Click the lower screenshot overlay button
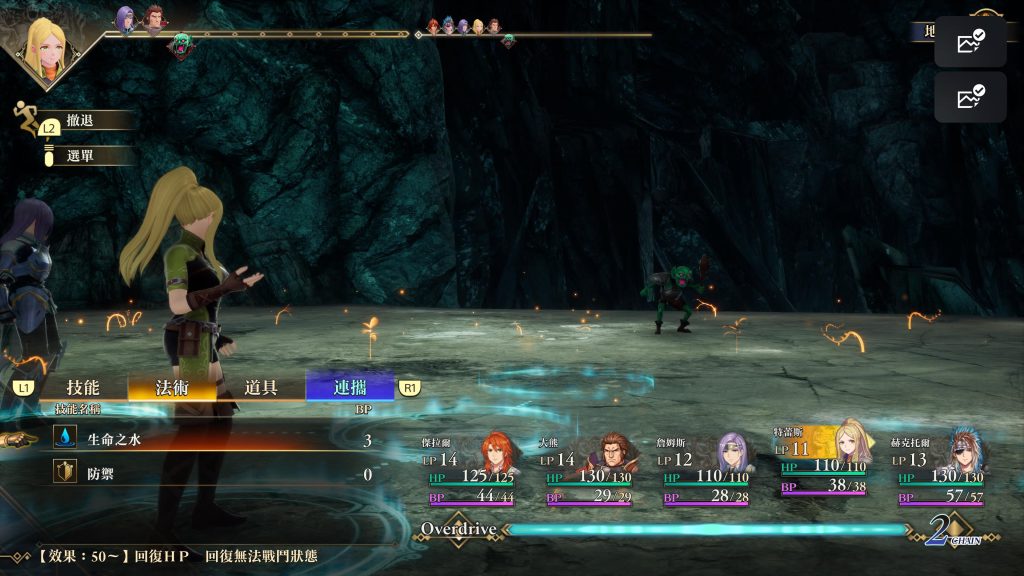The width and height of the screenshot is (1024, 576). tap(970, 97)
